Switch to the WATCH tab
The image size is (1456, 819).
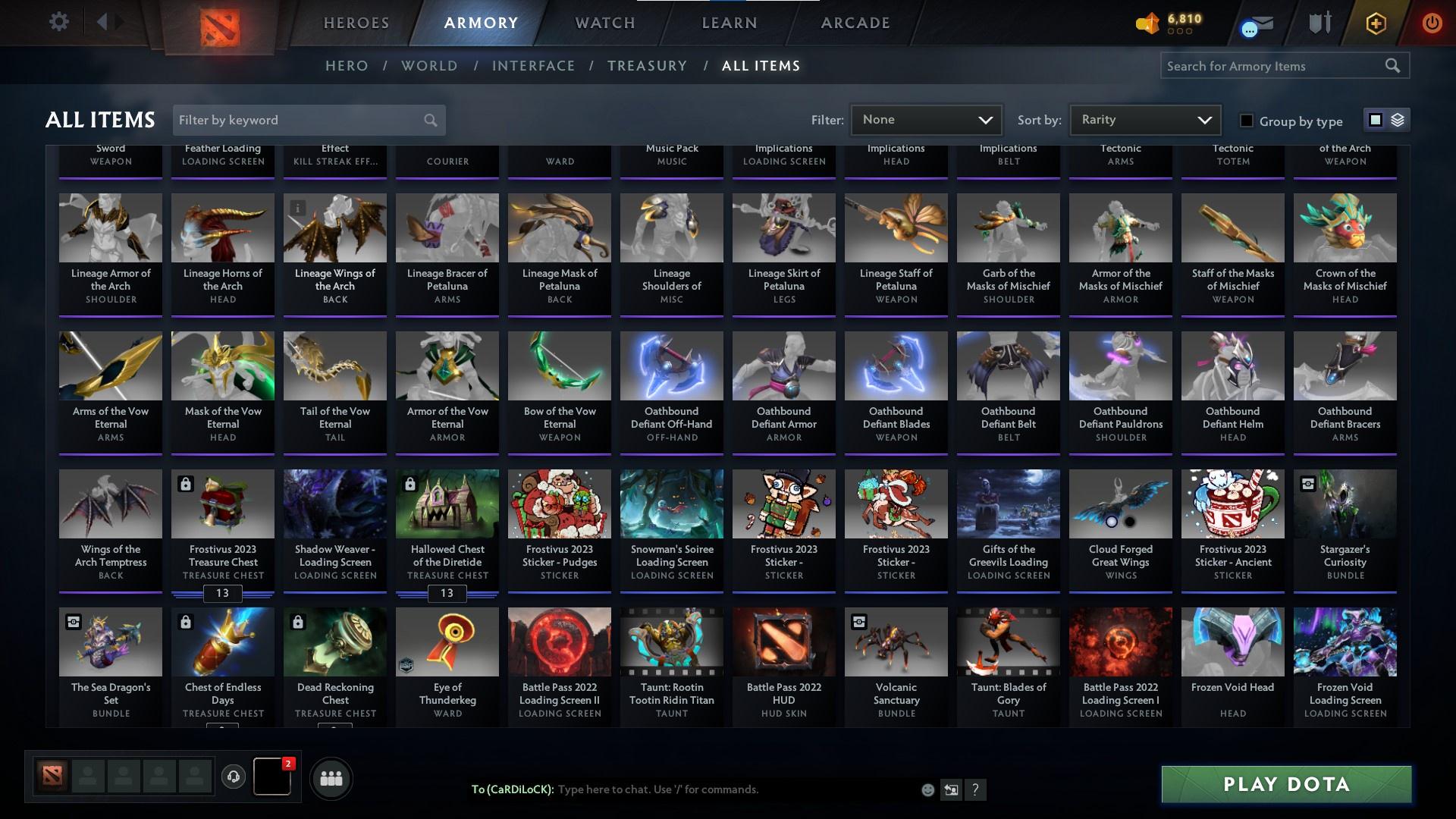point(604,23)
